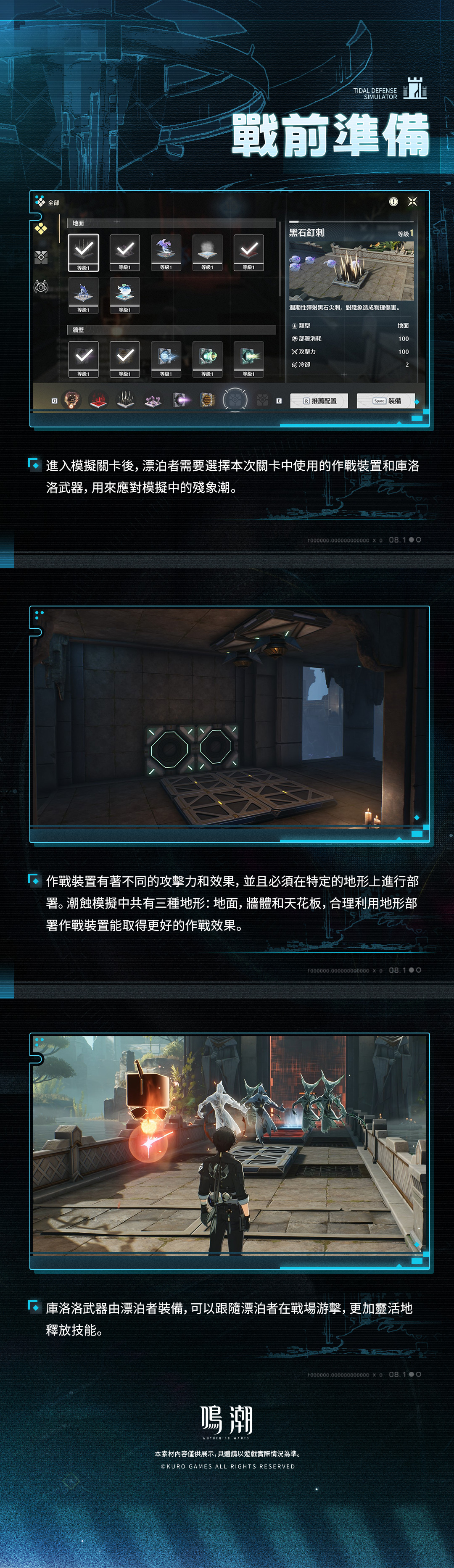Select the purple crystal floor device

point(166,250)
